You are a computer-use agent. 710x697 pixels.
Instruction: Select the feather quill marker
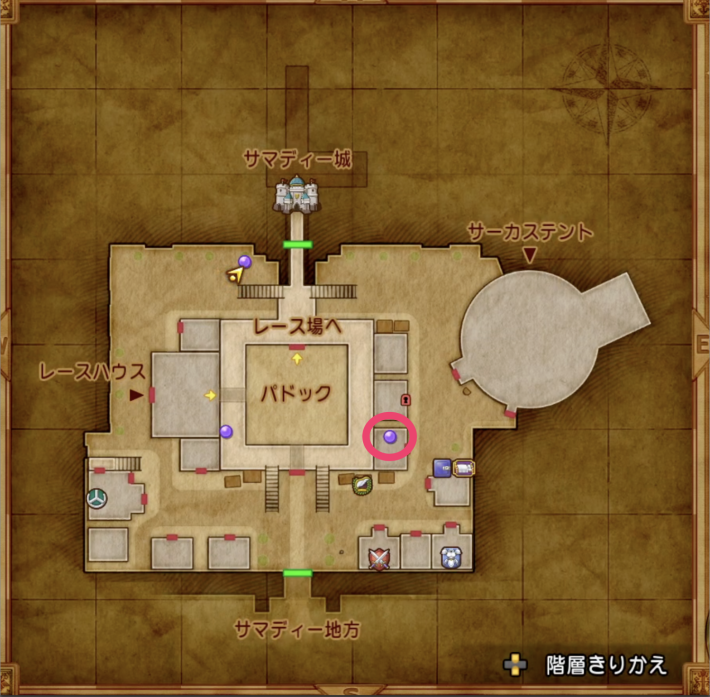coord(361,484)
